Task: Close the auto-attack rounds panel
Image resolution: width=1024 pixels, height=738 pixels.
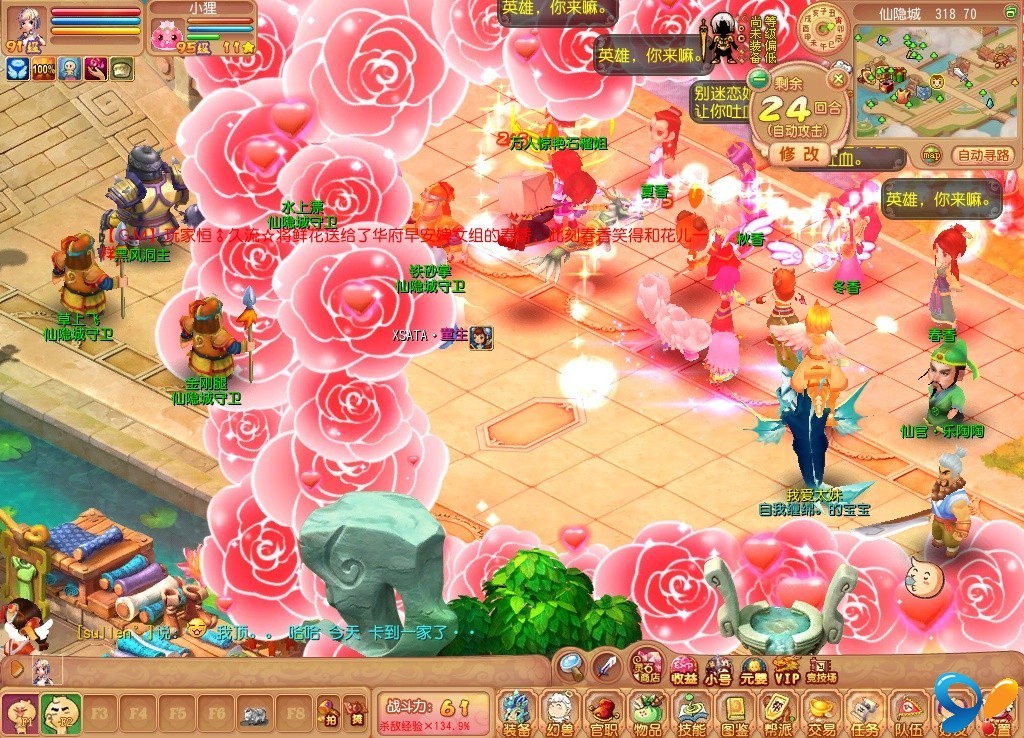Action: tap(840, 79)
